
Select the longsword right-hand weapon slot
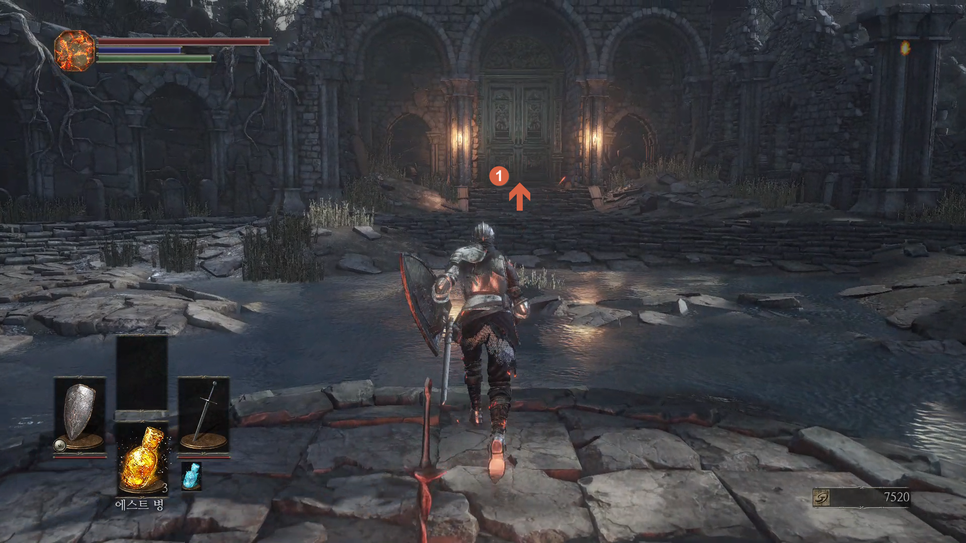point(203,415)
